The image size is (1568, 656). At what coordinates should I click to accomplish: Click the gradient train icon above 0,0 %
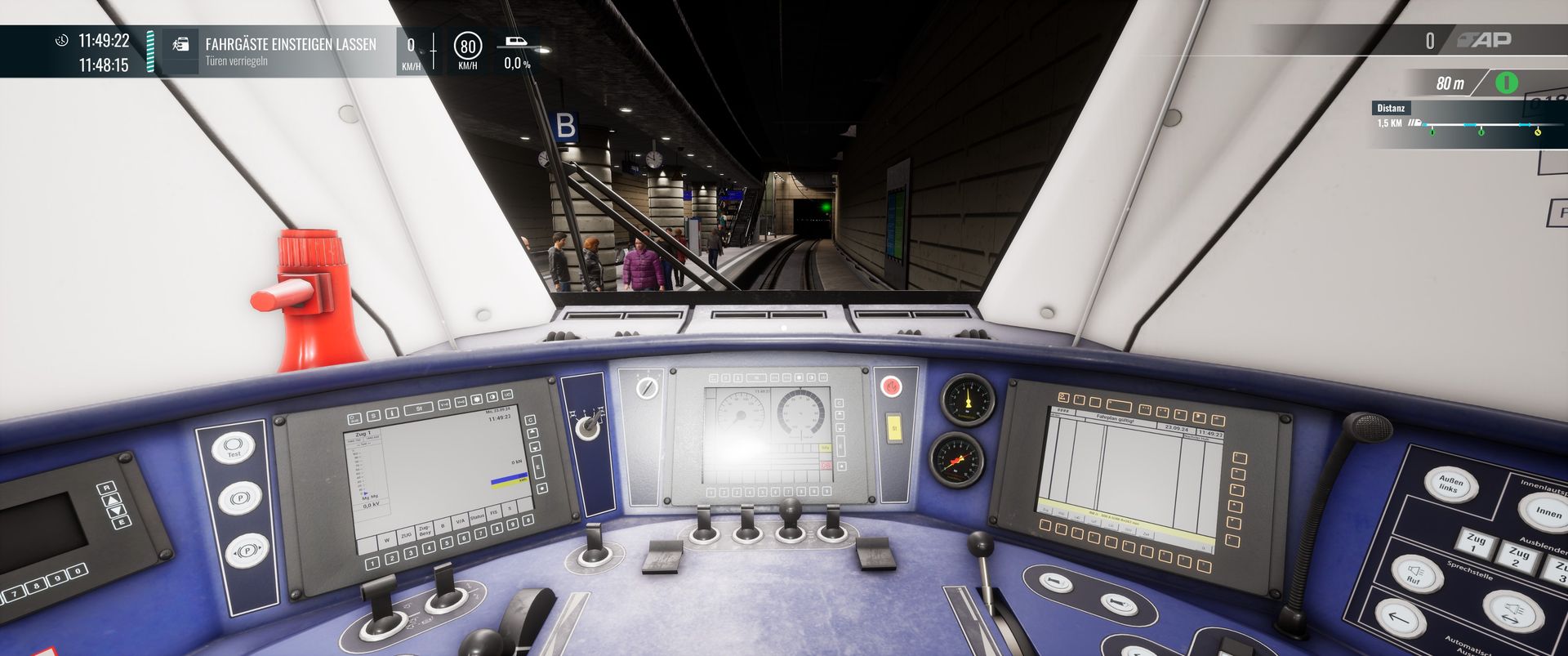(x=516, y=42)
